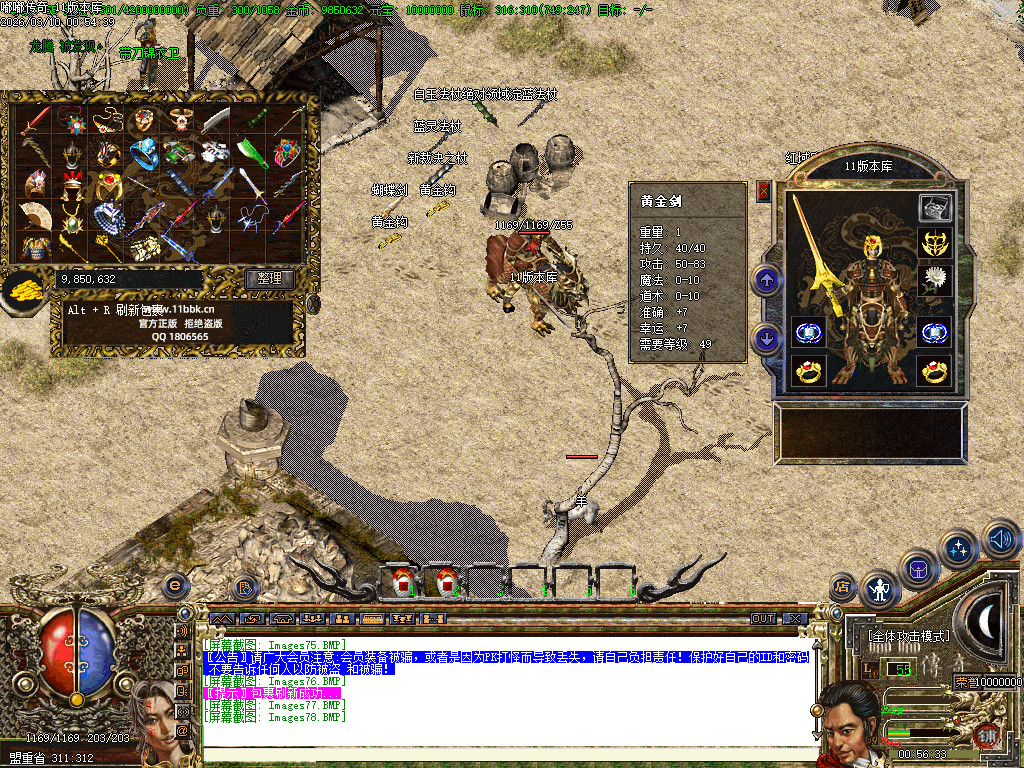Open the shop 店 round button

click(843, 587)
